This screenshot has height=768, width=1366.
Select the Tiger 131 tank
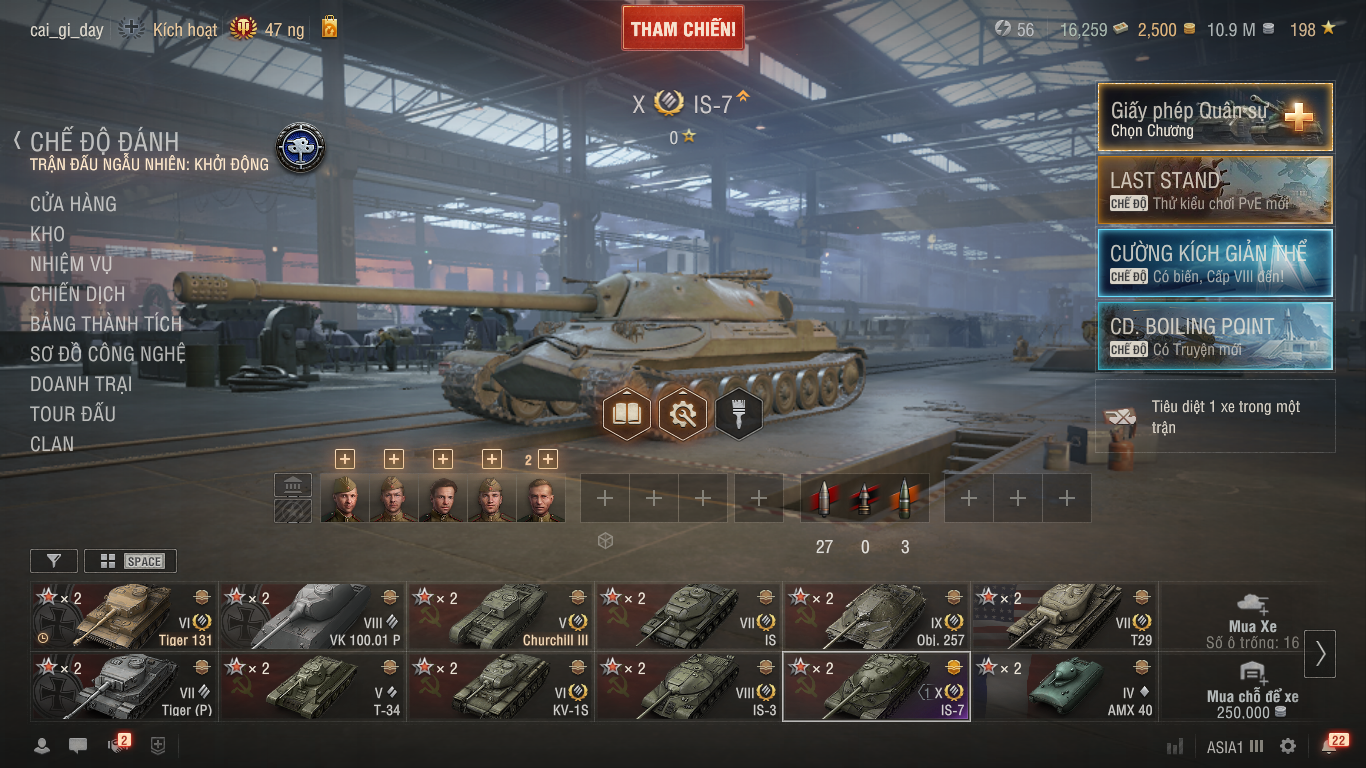click(124, 616)
